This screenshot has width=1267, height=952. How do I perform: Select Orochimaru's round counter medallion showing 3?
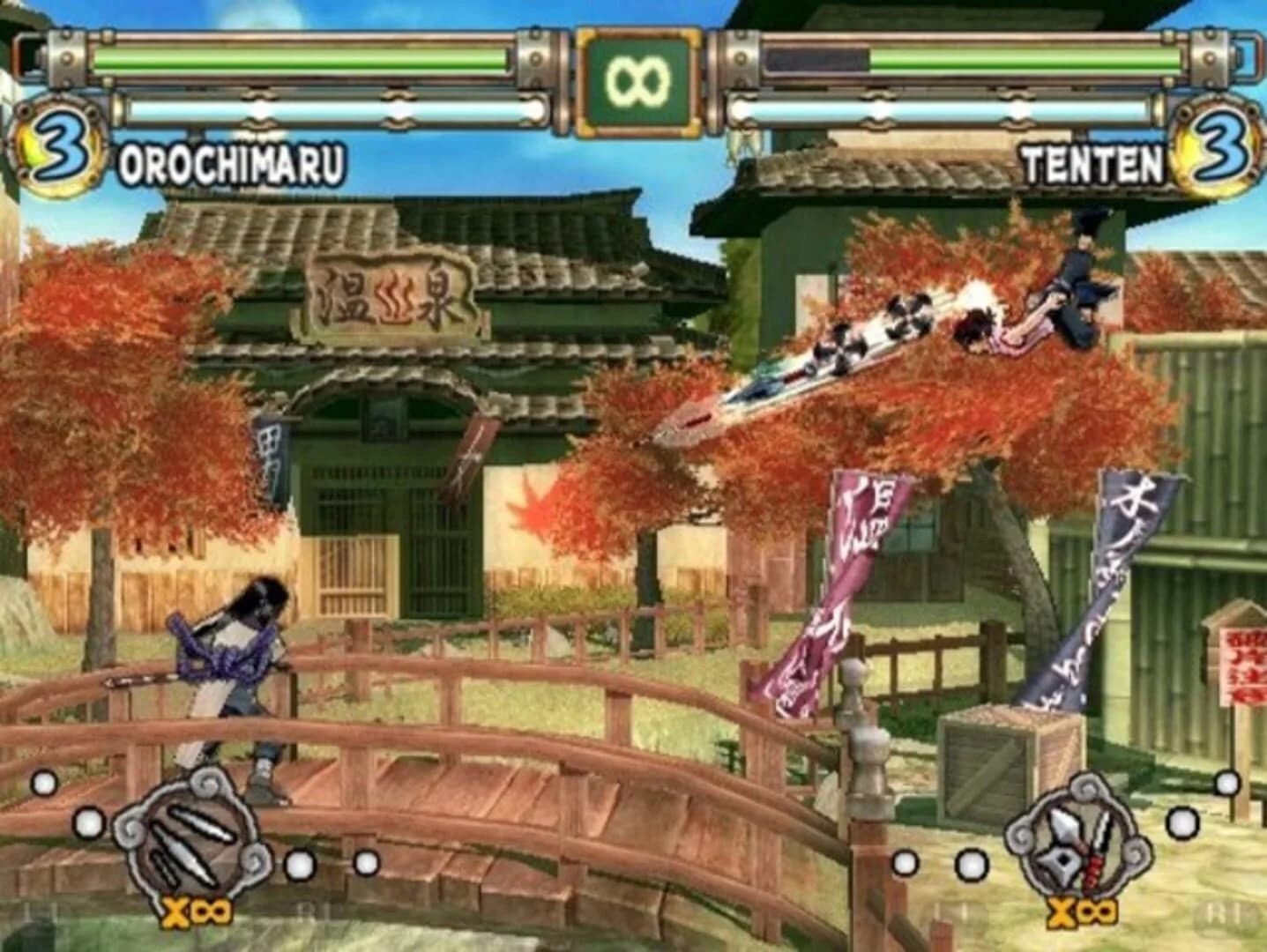tap(59, 141)
